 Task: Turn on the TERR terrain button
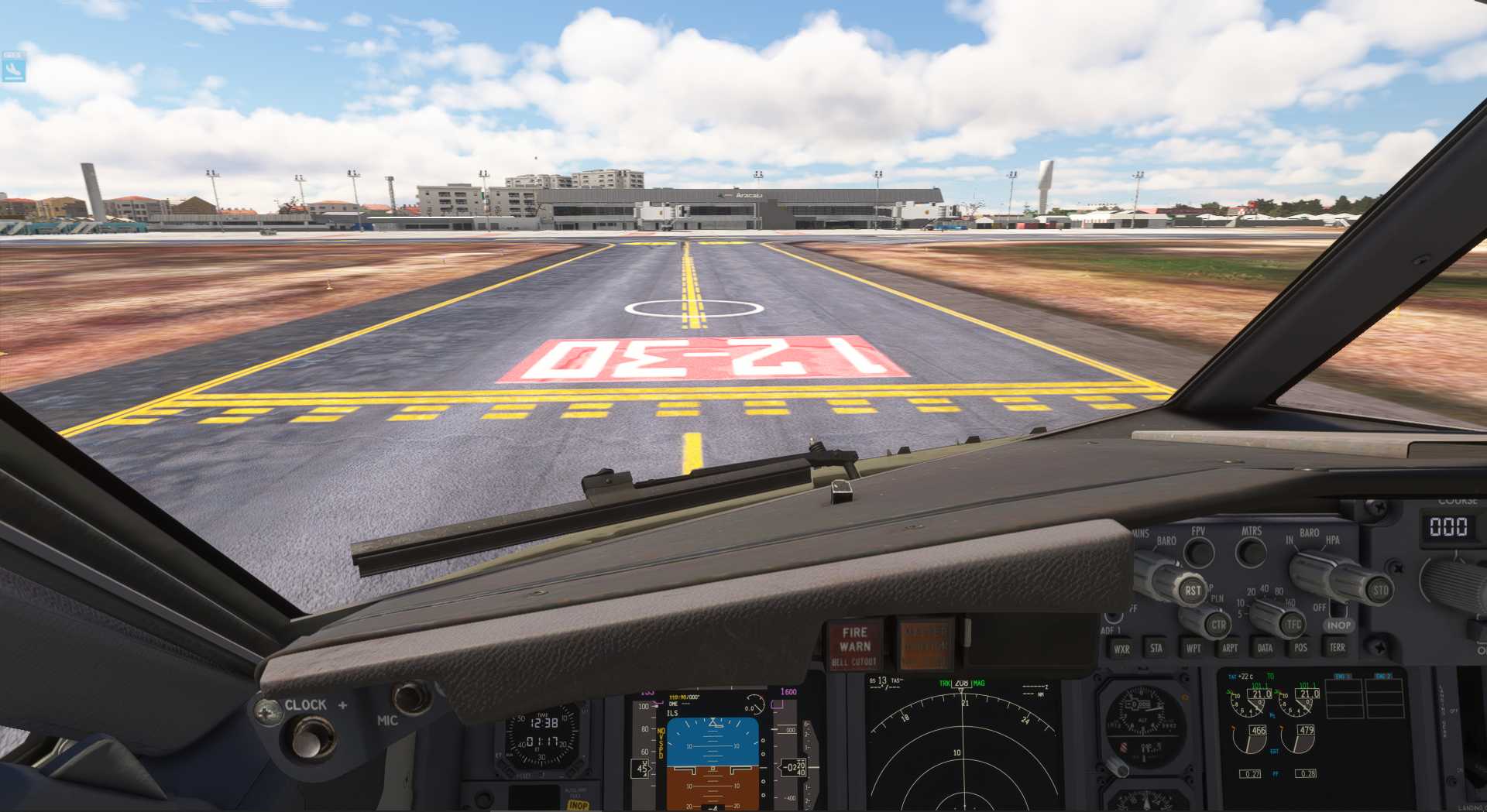point(1338,646)
